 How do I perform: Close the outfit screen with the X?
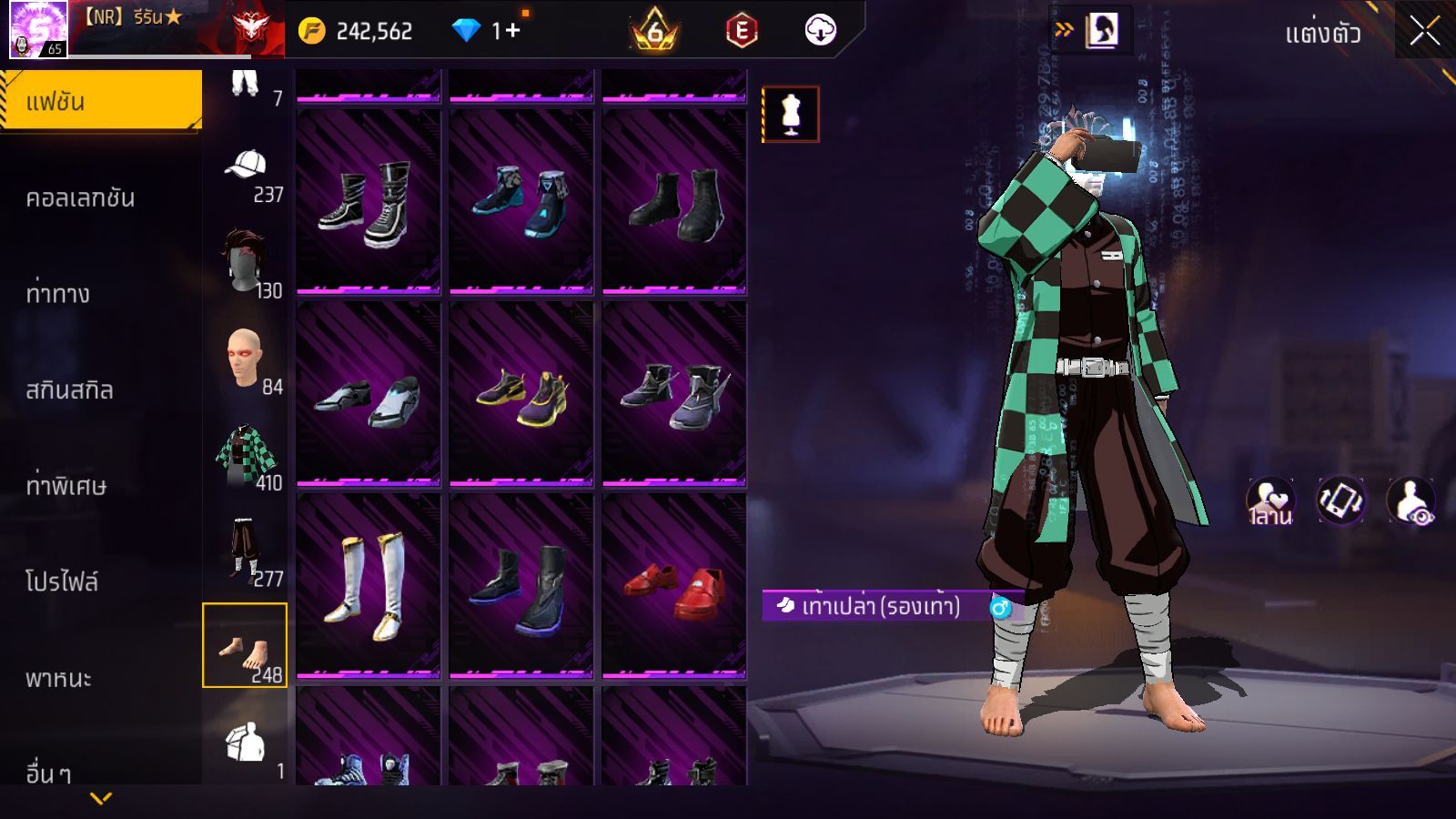point(1424,32)
